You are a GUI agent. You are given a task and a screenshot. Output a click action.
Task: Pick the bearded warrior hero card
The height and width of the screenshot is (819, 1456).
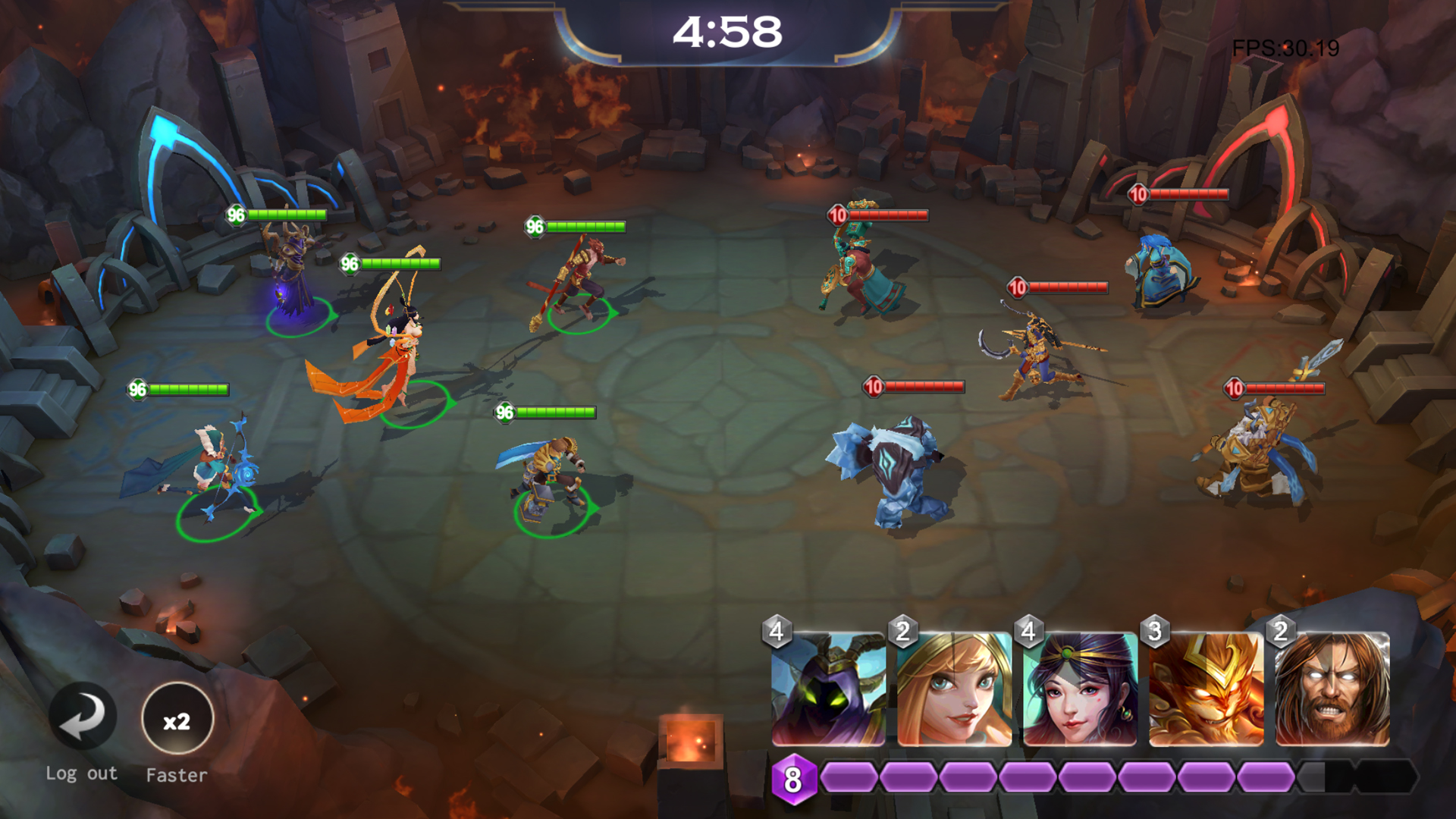[1332, 689]
